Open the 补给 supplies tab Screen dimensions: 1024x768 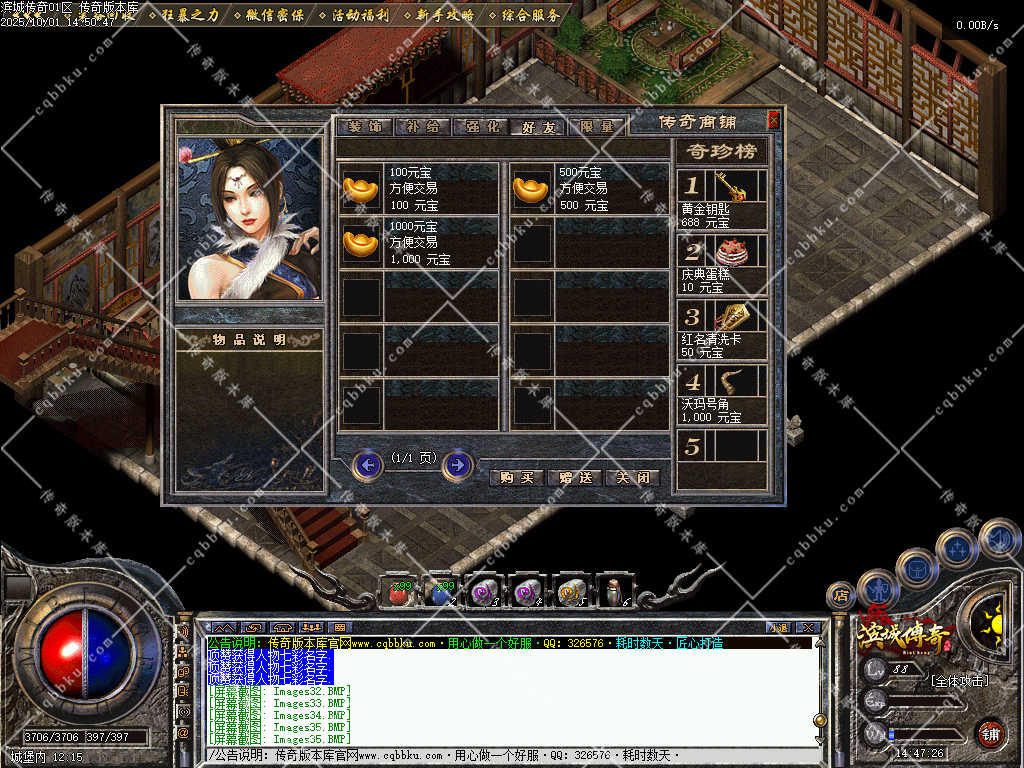pos(421,127)
